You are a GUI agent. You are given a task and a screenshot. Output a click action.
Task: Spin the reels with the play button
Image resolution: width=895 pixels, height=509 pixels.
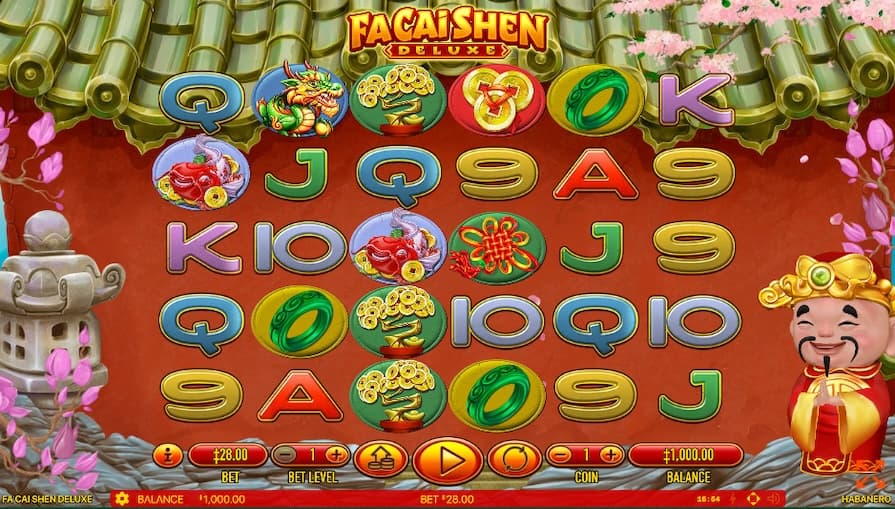click(x=447, y=461)
